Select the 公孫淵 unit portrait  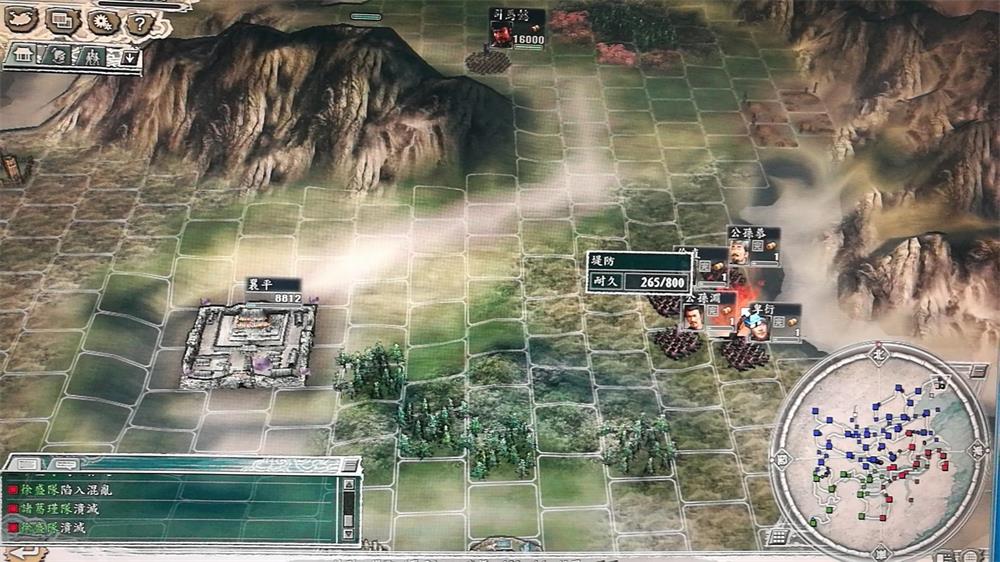pos(693,316)
